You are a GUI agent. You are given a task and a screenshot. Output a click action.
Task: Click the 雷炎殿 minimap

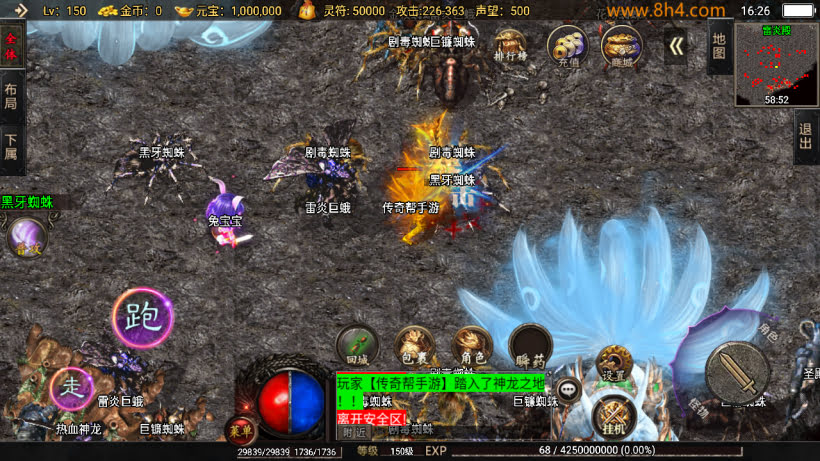pyautogui.click(x=776, y=64)
